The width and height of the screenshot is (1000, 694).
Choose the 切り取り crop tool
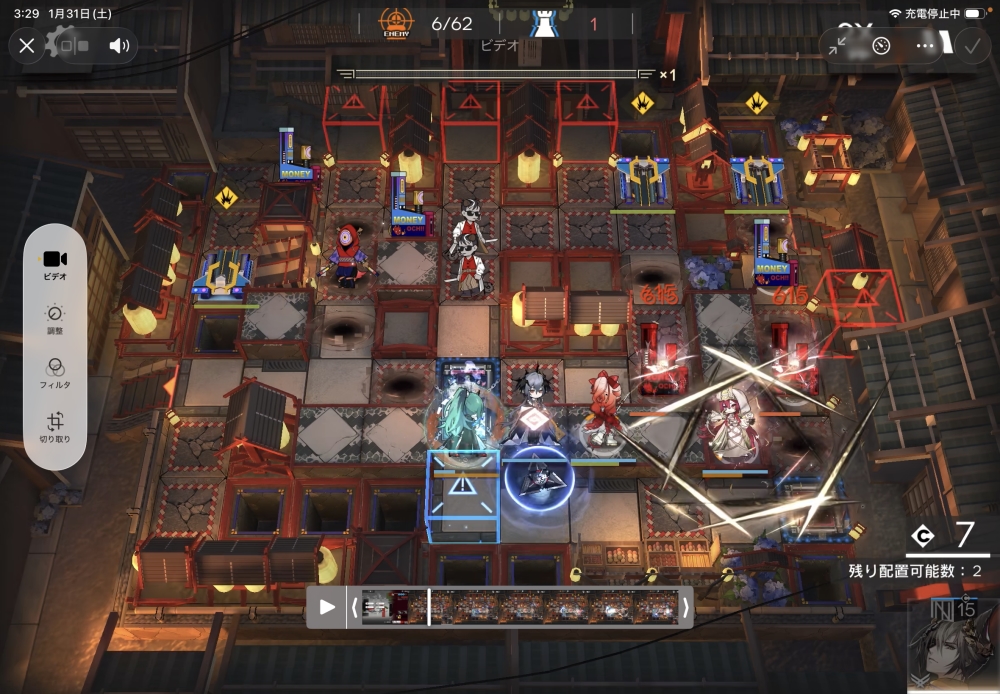tap(55, 428)
